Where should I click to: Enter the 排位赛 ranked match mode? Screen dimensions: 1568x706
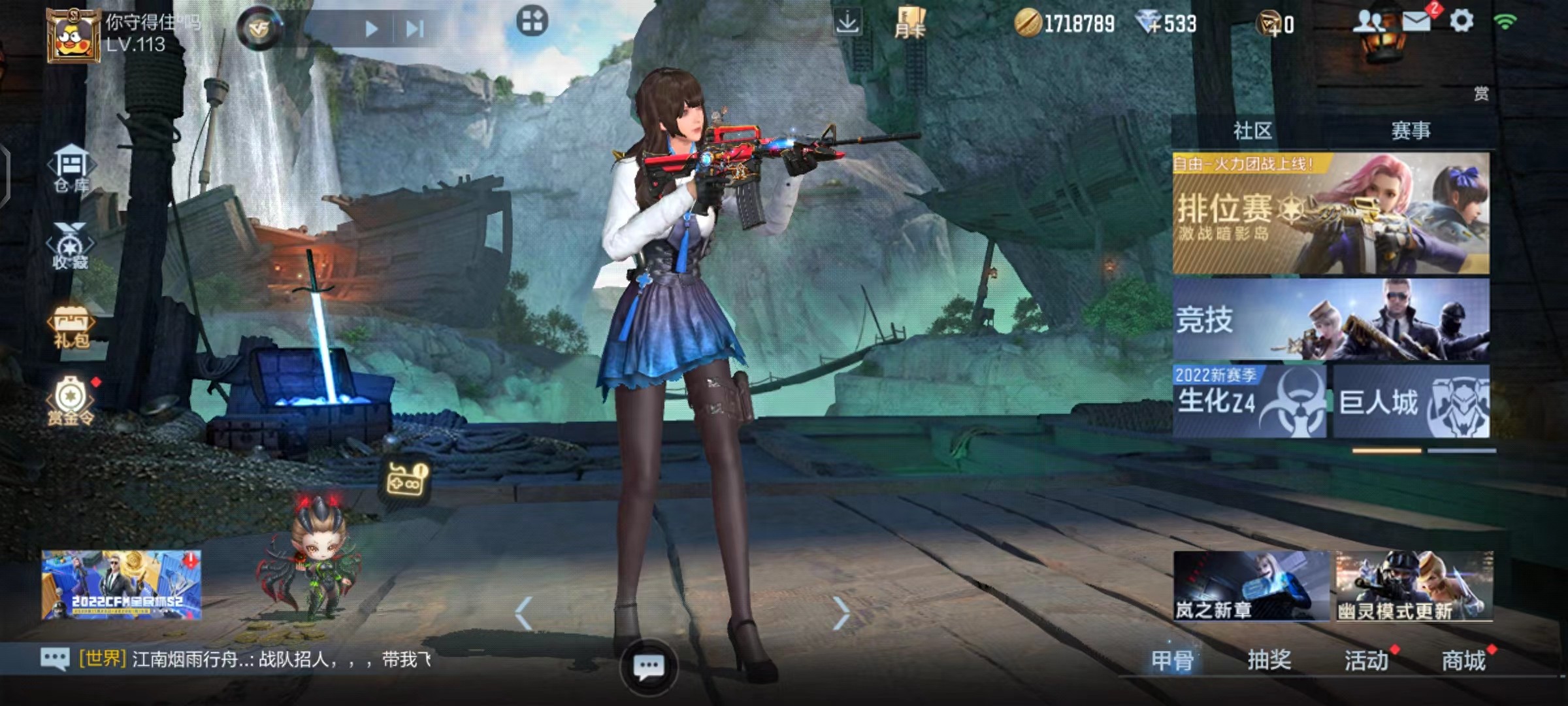click(1331, 214)
